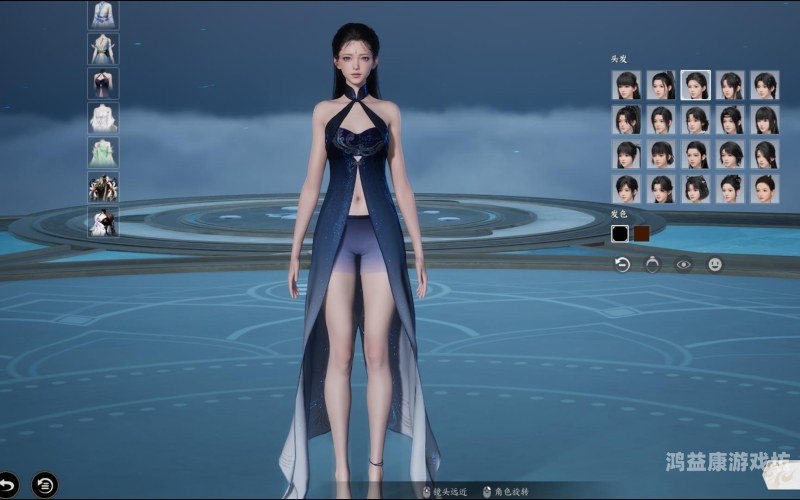Go back with the bottom-left return arrow
Viewport: 800px width, 500px height.
tap(8, 485)
